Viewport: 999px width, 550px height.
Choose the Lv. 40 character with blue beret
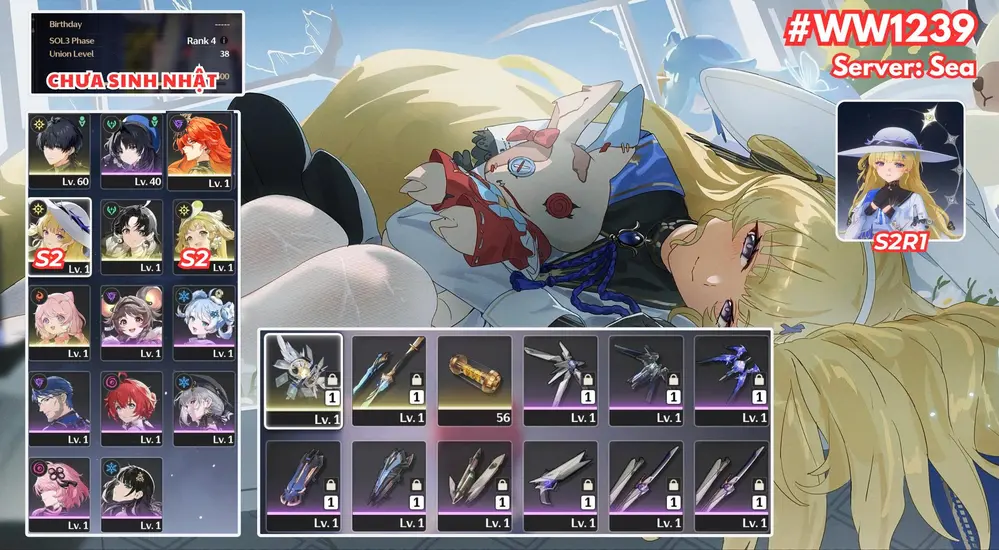131,150
